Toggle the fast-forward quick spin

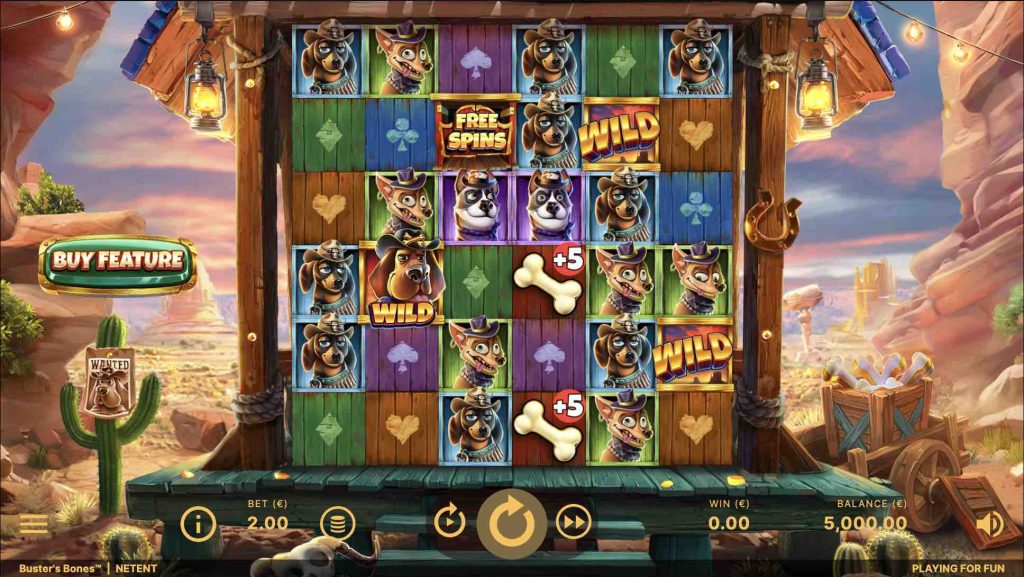(x=573, y=521)
